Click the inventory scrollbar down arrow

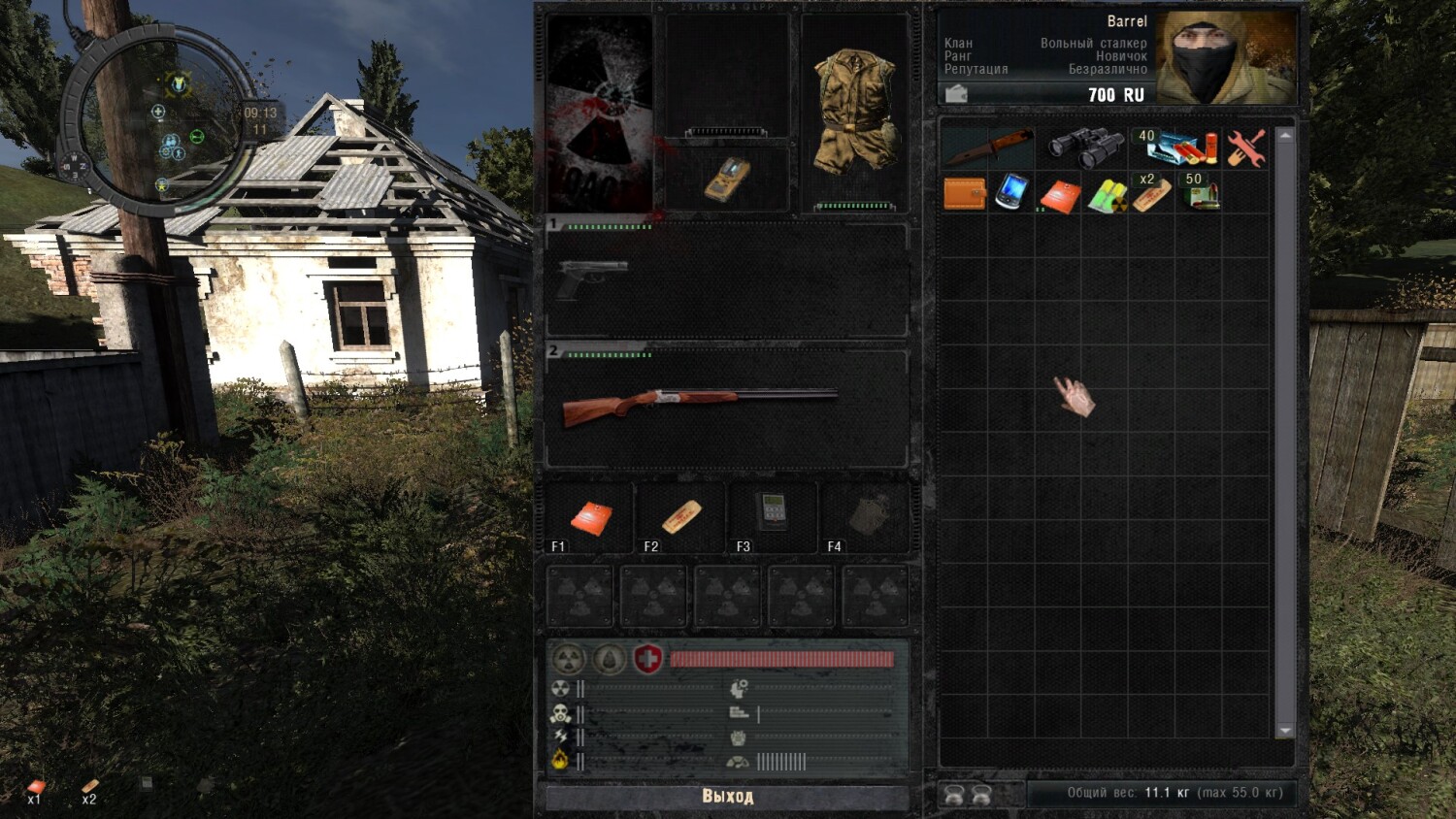tap(1285, 730)
